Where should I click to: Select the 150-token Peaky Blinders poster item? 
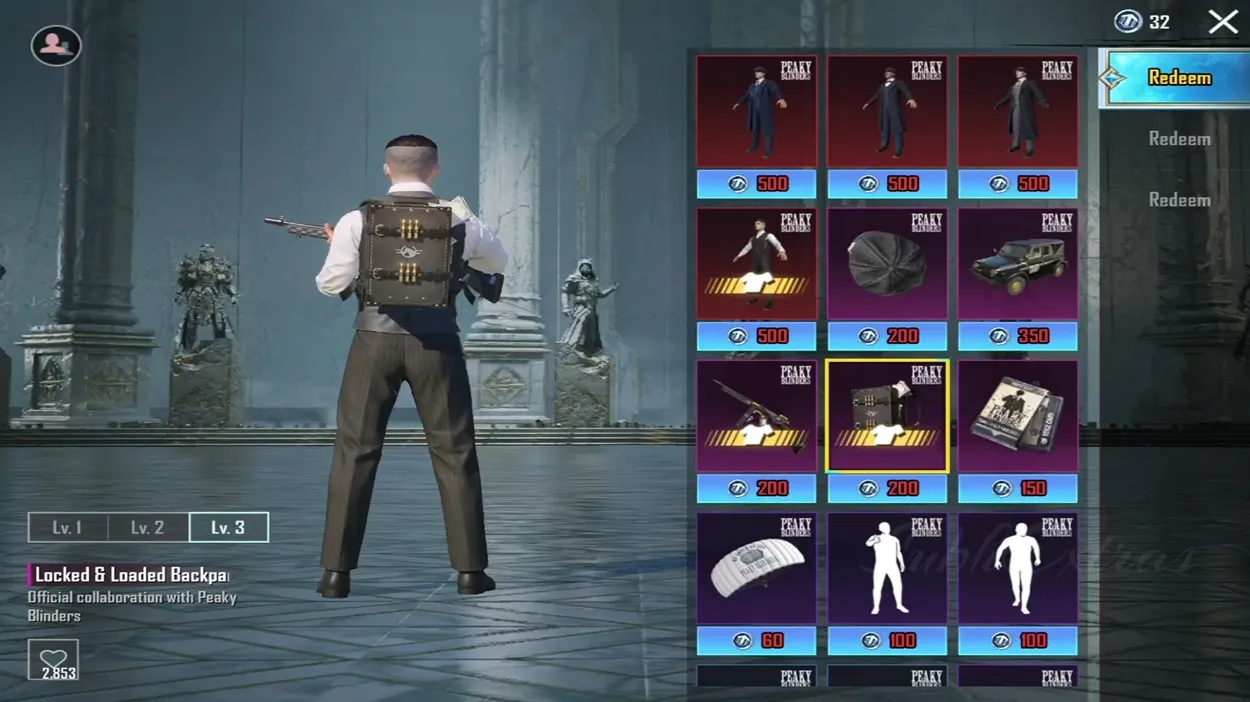pyautogui.click(x=1017, y=417)
